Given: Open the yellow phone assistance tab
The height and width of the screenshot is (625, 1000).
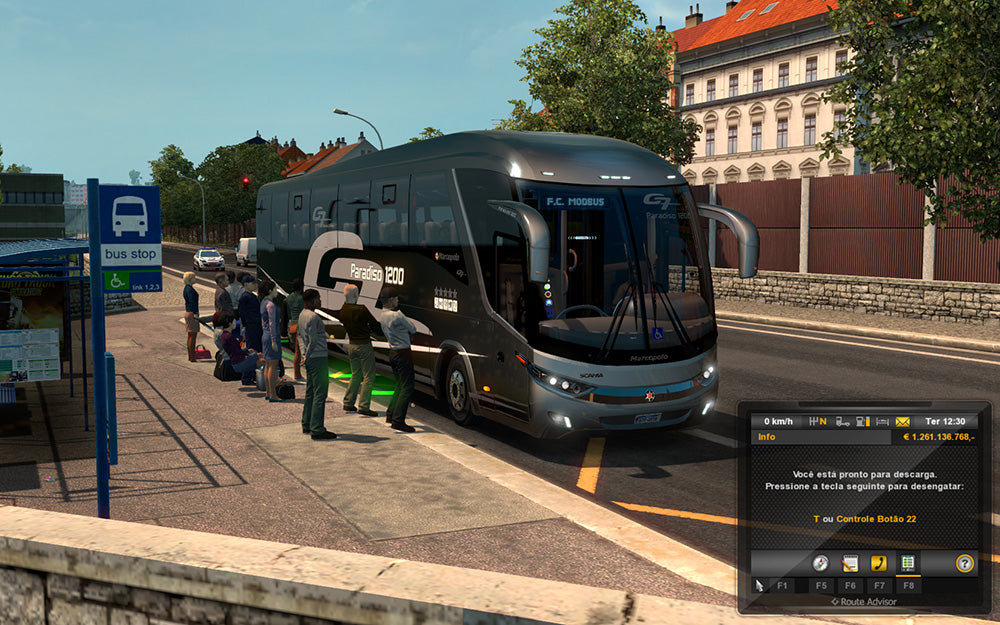Looking at the screenshot, I should 879,563.
